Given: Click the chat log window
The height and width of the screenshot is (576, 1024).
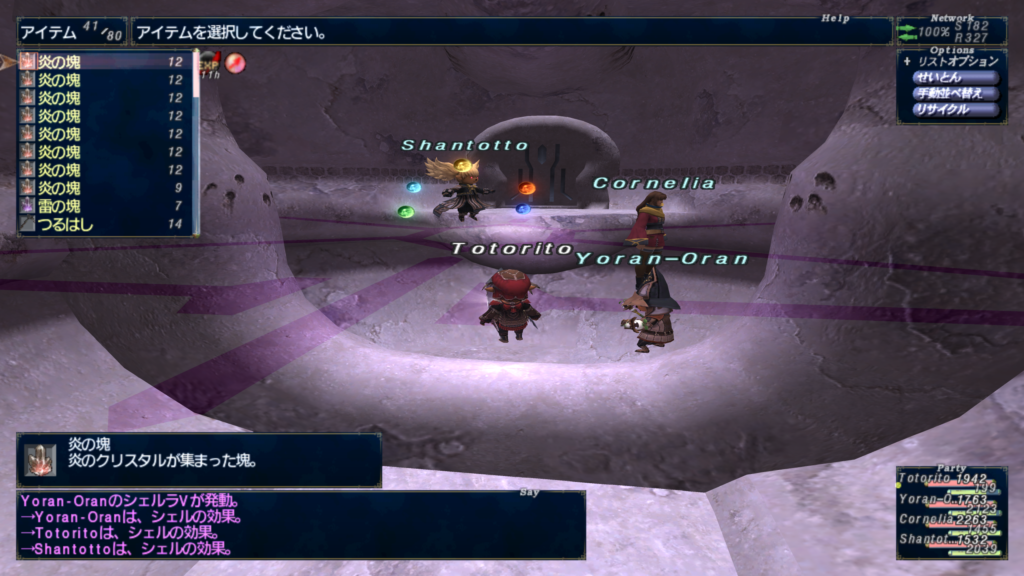Looking at the screenshot, I should (300, 525).
